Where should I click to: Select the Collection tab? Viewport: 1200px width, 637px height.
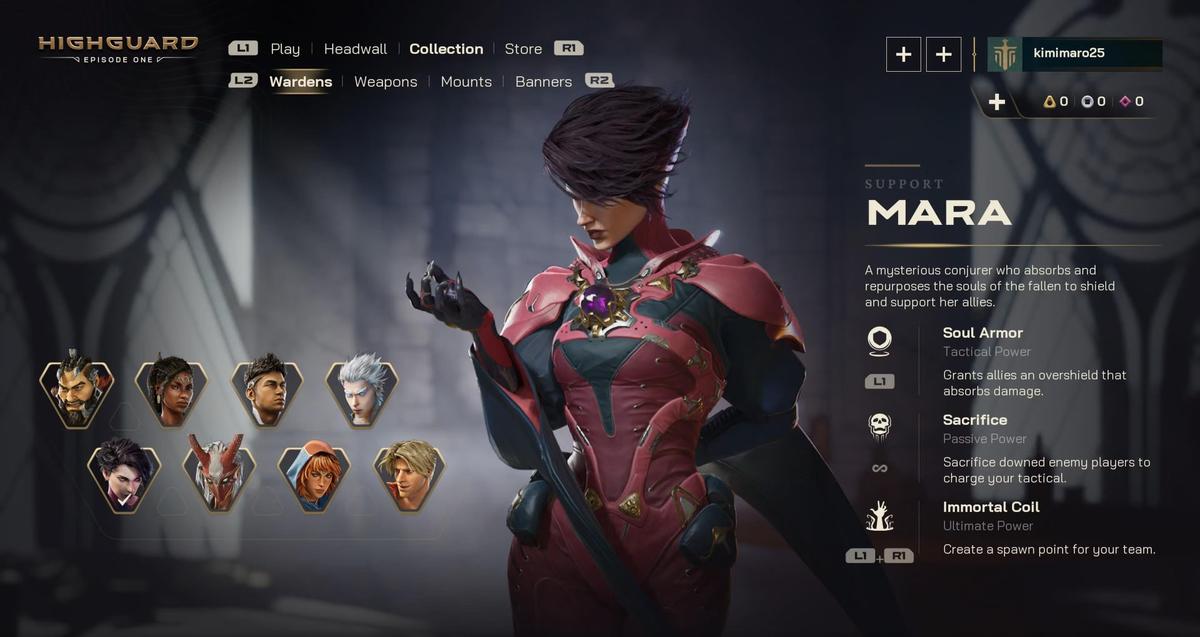click(x=446, y=49)
